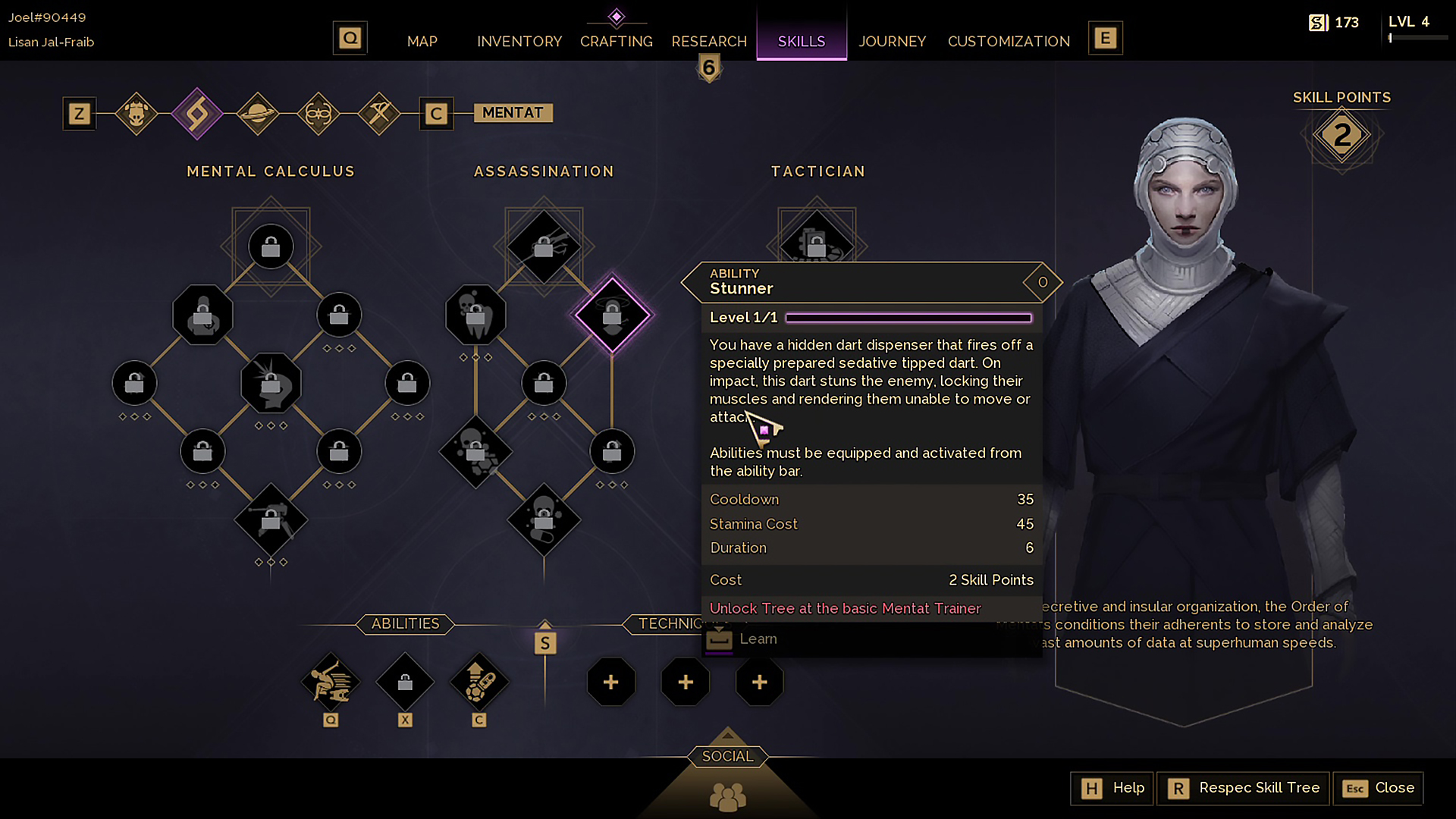Select the highlighted Mentat class icon

pos(196,114)
